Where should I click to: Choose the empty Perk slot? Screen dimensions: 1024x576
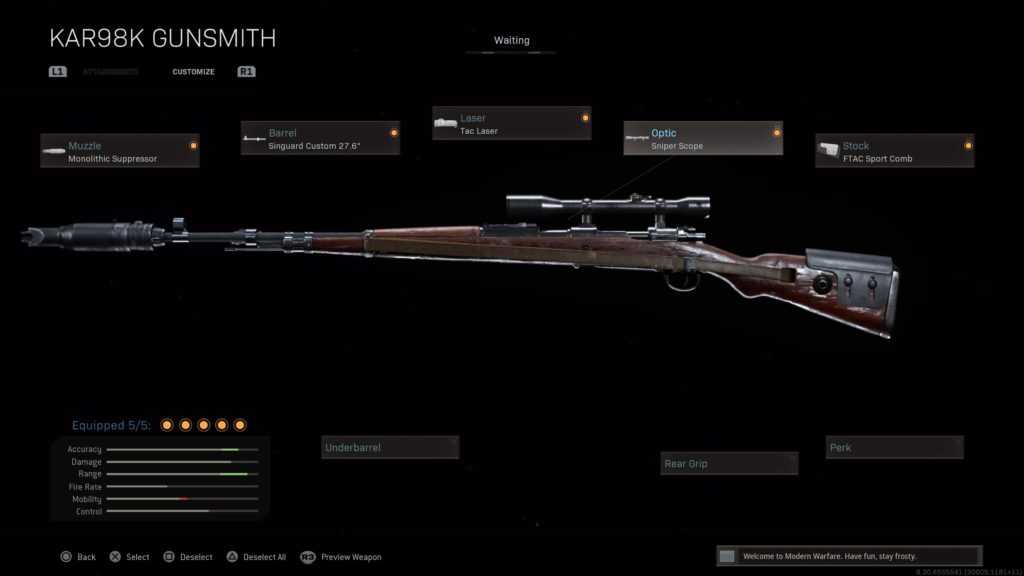(x=894, y=448)
